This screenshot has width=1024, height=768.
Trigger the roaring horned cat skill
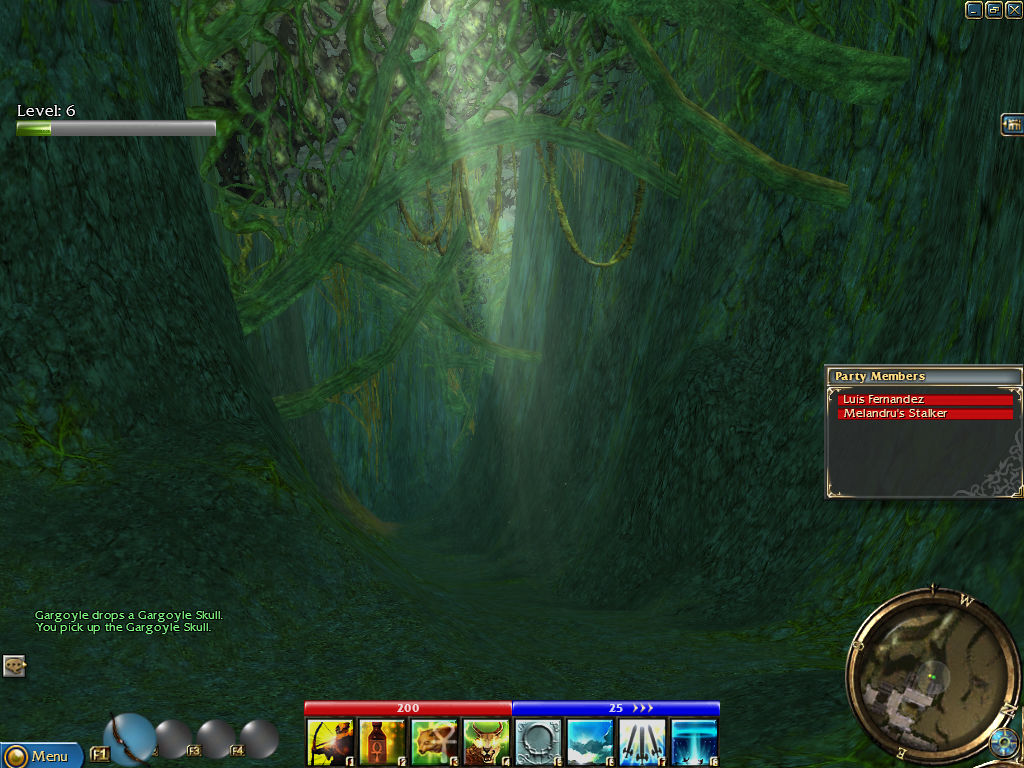pyautogui.click(x=486, y=742)
